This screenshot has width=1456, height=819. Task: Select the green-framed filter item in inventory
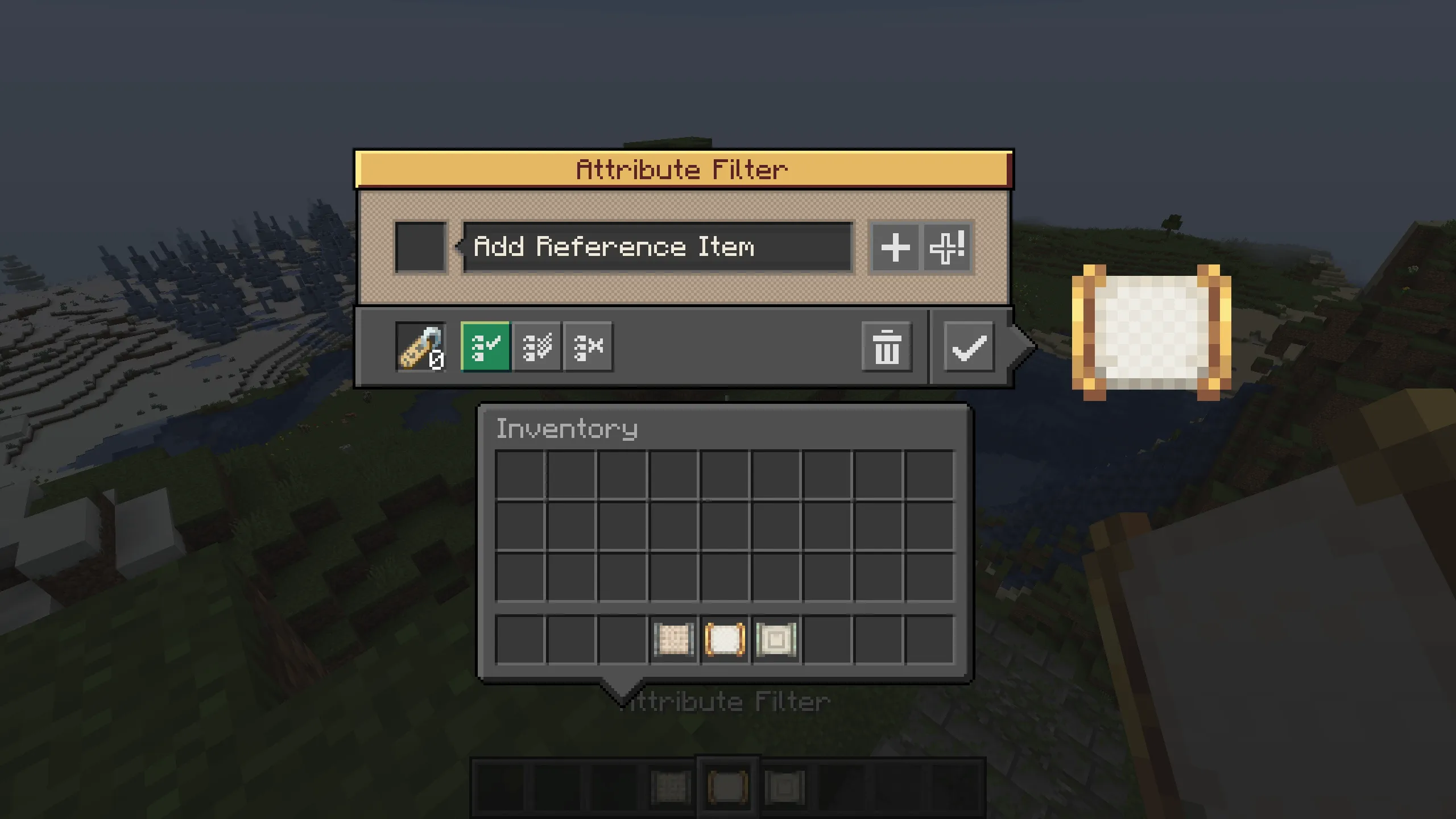click(x=776, y=641)
